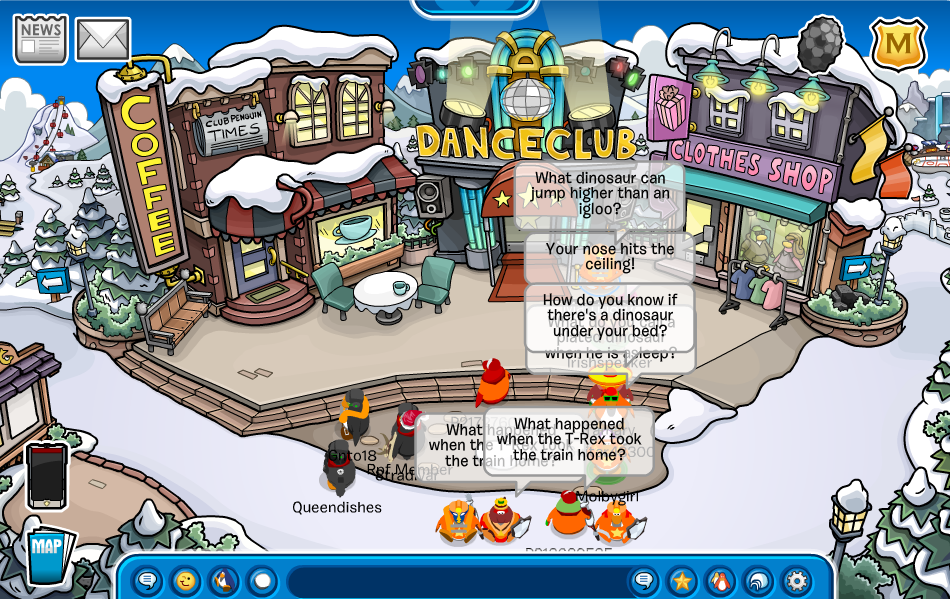
Task: Open the gear settings menu
Action: click(796, 580)
